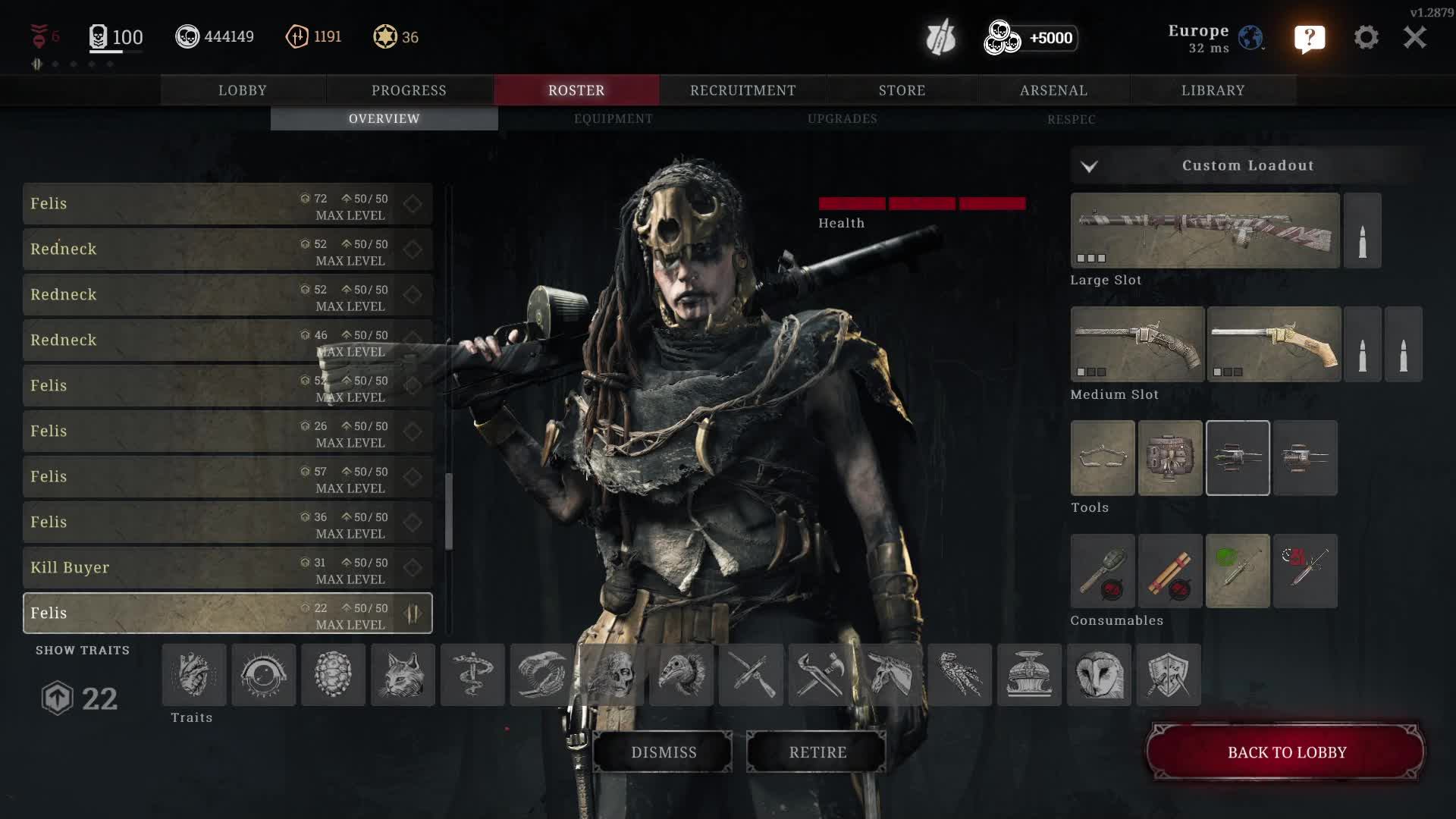
Task: Dismiss the selected hunter
Action: (664, 752)
